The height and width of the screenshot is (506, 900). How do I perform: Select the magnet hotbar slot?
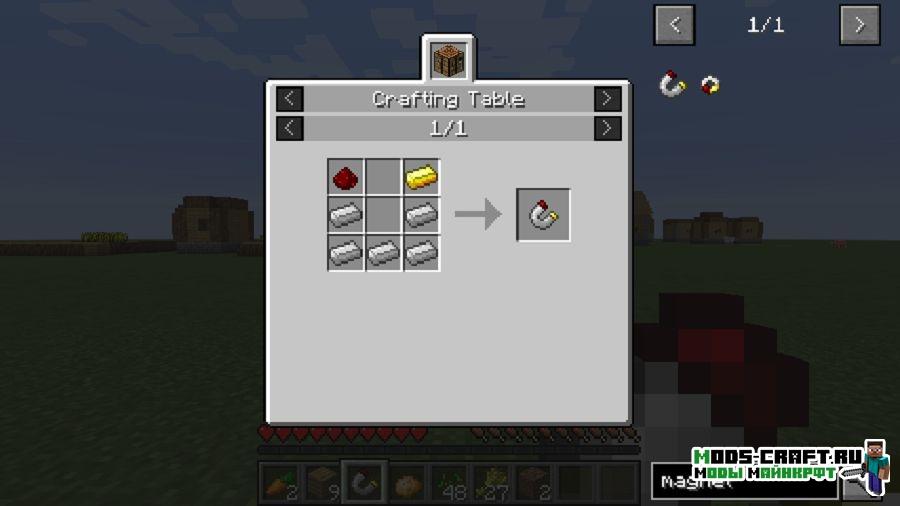pos(364,483)
